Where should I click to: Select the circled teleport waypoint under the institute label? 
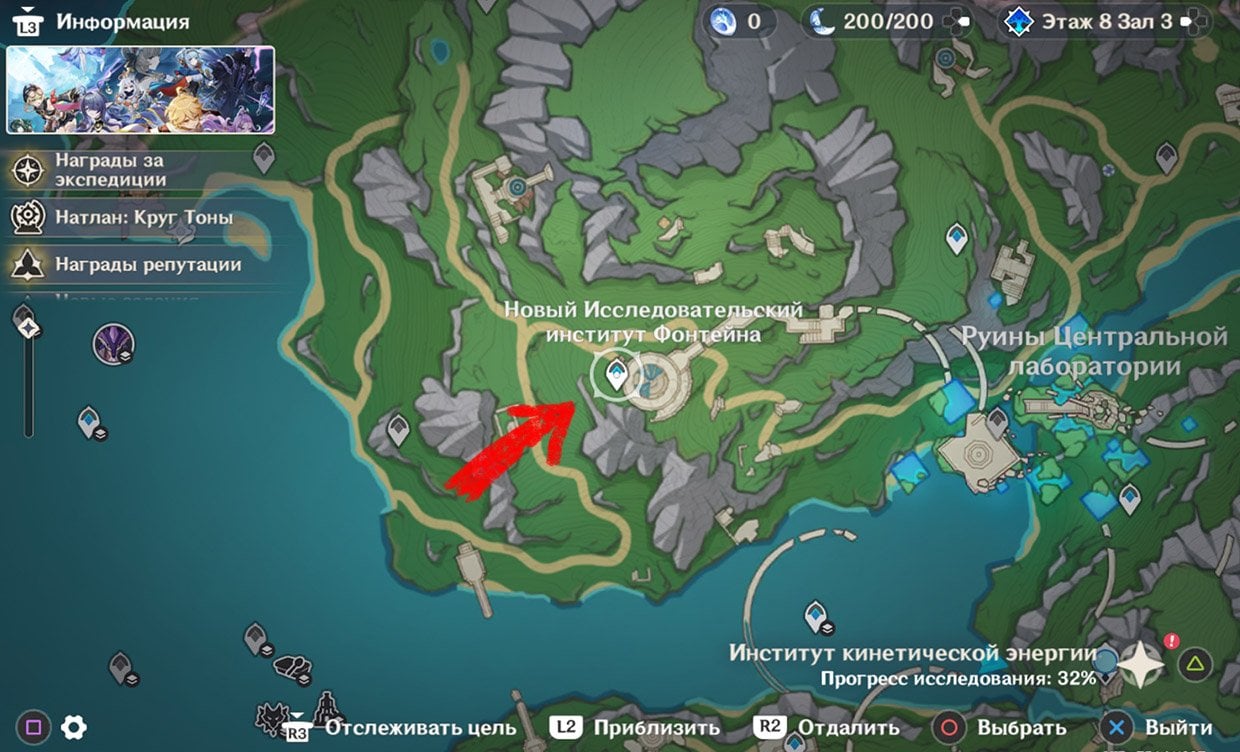pyautogui.click(x=616, y=376)
